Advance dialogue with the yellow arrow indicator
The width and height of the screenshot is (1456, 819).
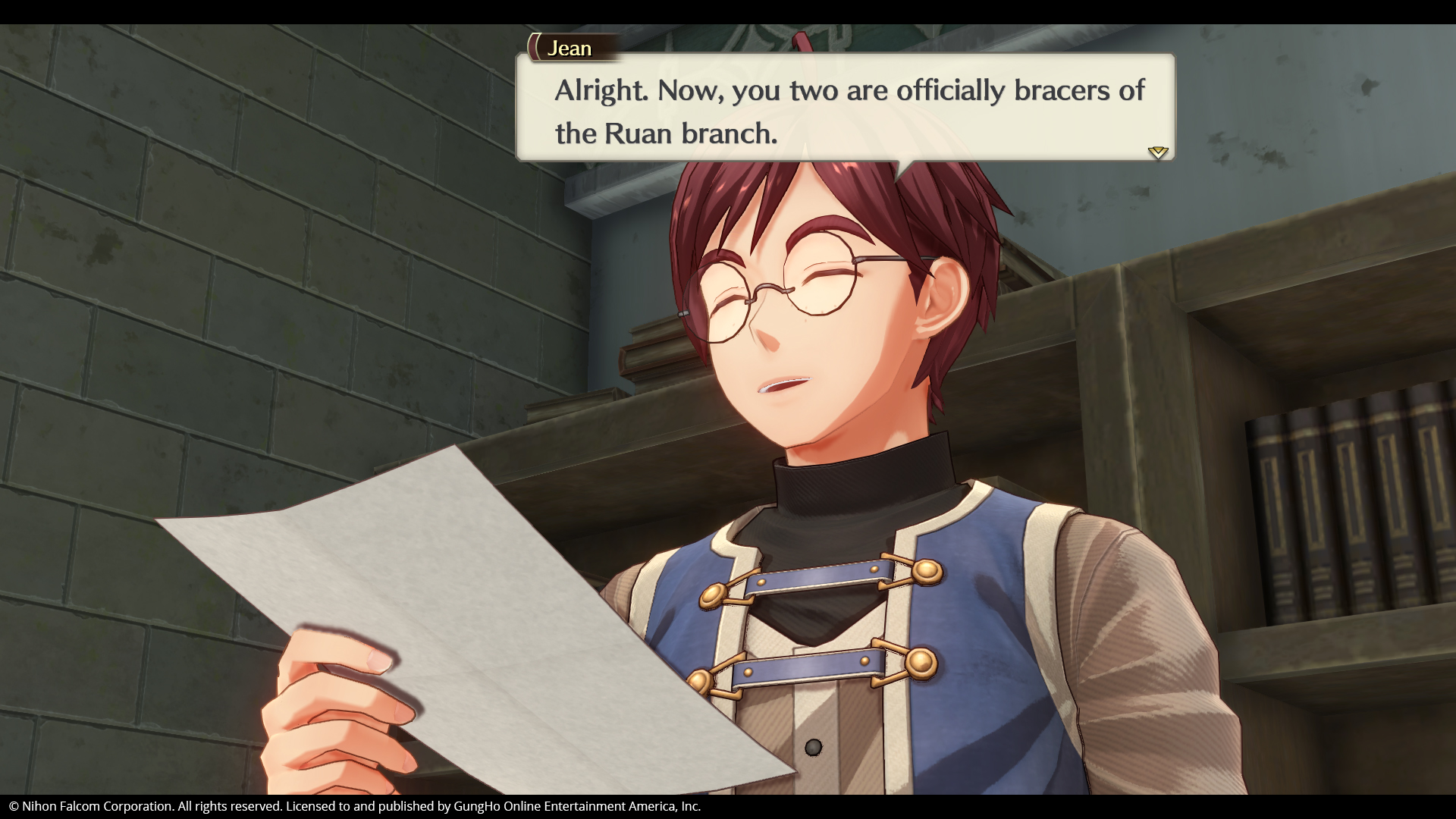point(1157,152)
